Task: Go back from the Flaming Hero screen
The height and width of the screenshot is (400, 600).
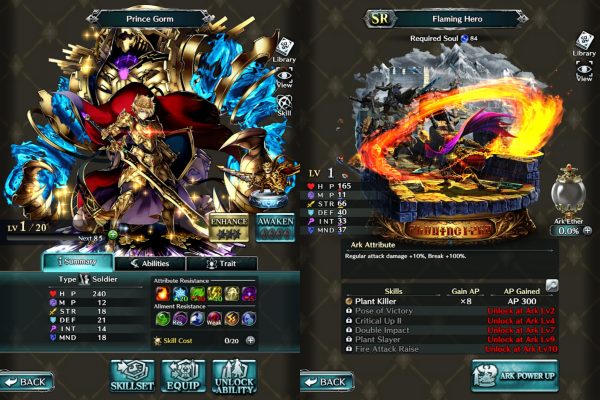Action: [x=324, y=382]
